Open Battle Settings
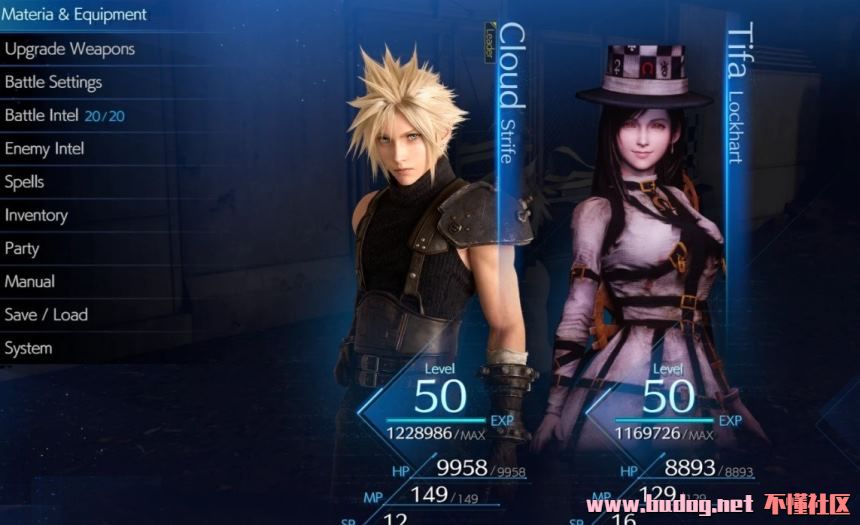 coord(54,82)
